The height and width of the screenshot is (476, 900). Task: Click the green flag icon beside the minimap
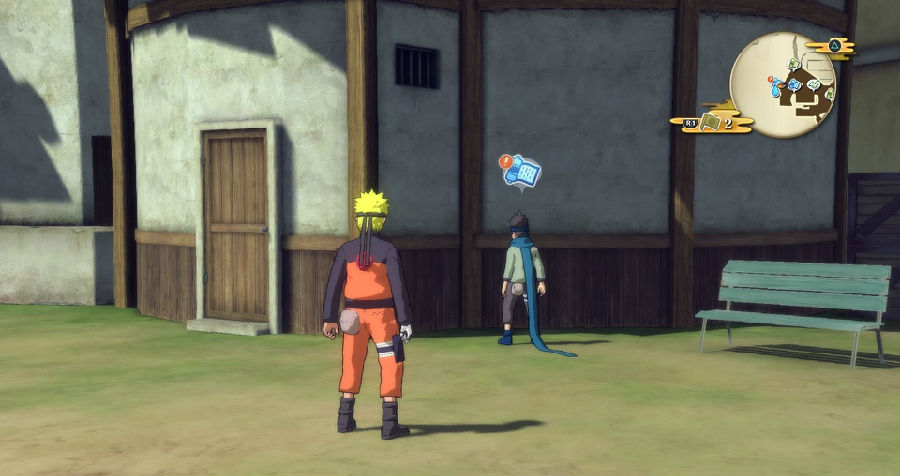pyautogui.click(x=711, y=122)
